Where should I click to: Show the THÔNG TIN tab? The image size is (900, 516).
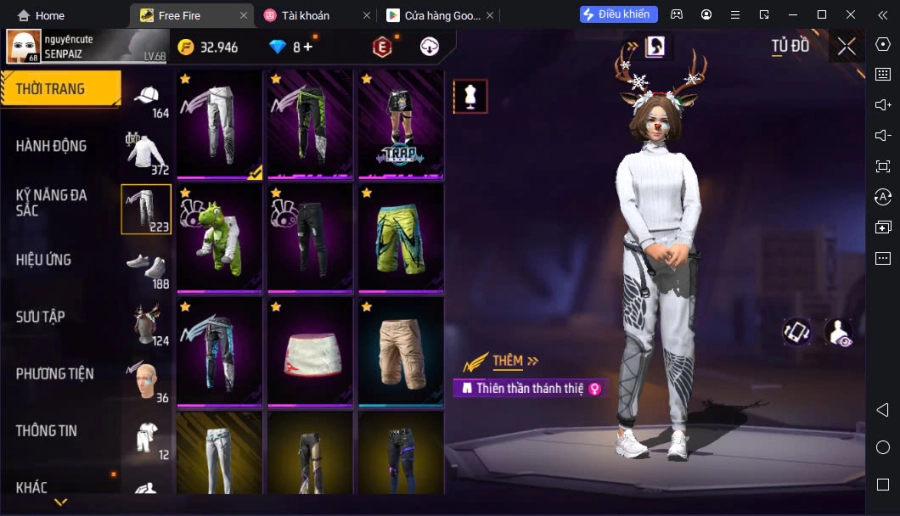click(x=46, y=431)
